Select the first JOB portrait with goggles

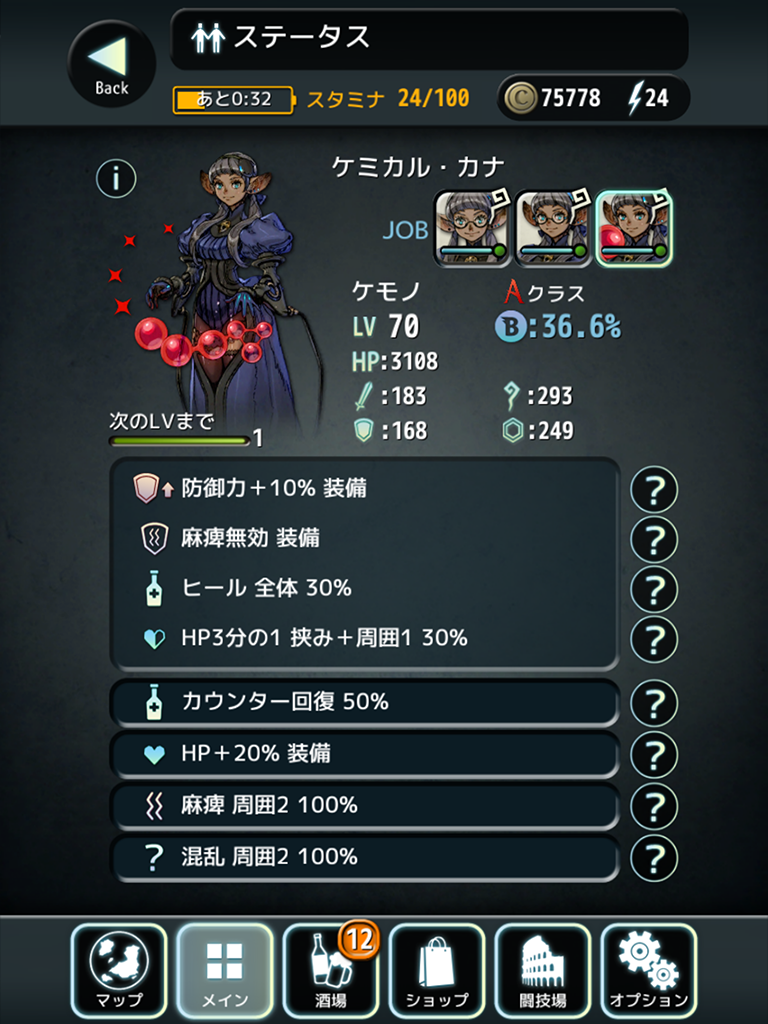(472, 228)
